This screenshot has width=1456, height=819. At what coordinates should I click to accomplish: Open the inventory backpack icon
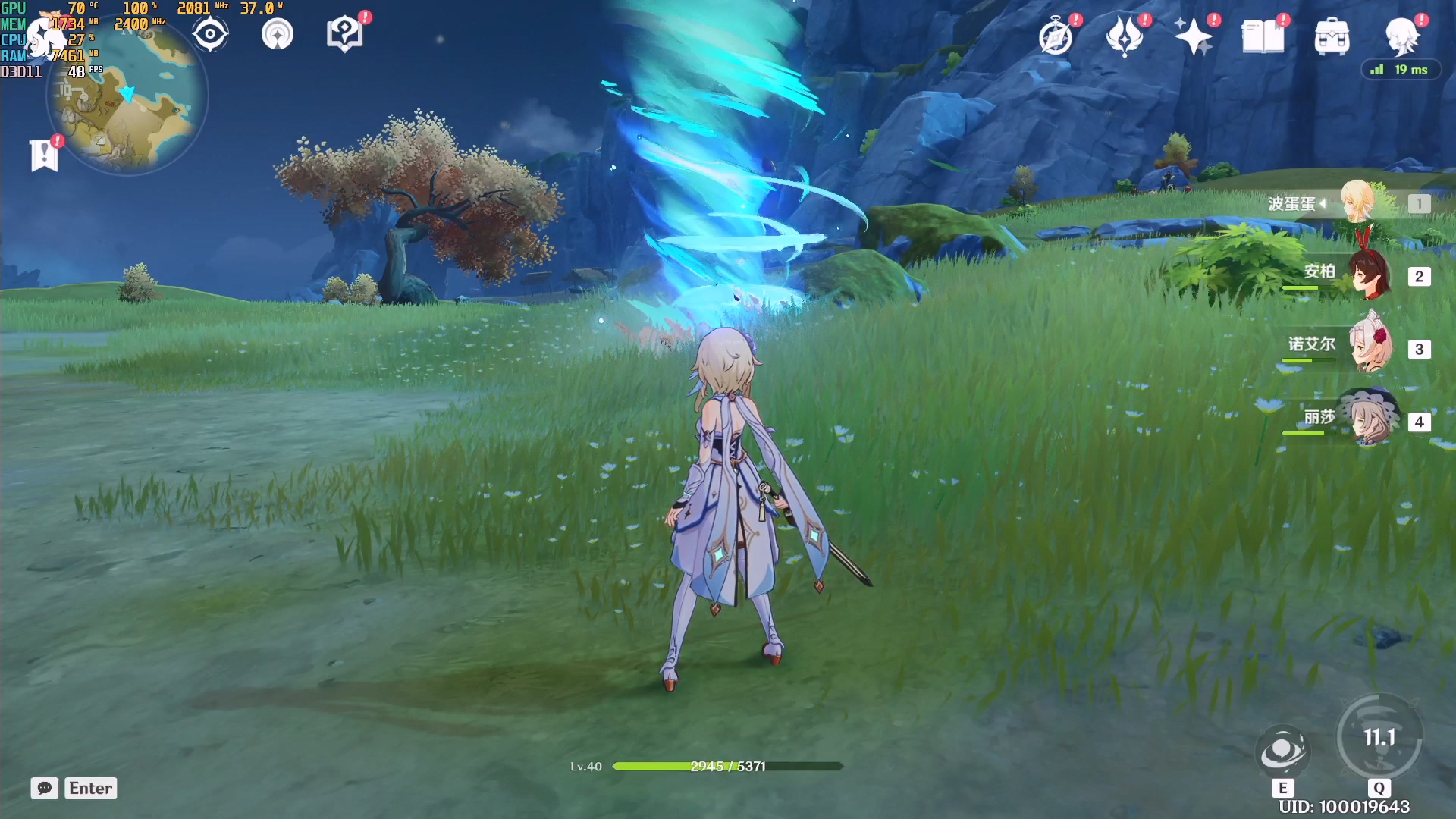1332,36
